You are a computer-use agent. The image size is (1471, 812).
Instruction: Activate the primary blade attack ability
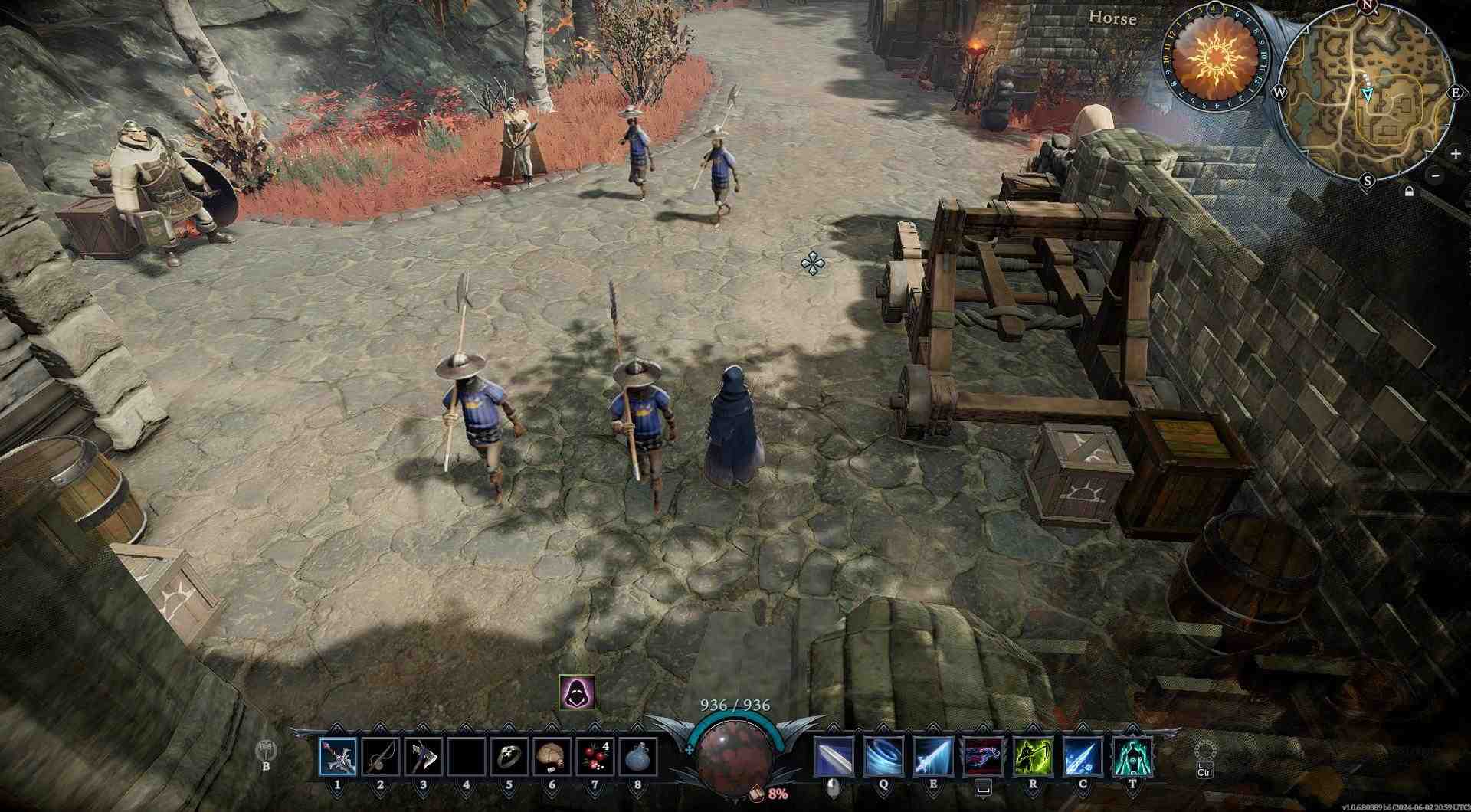pos(834,757)
